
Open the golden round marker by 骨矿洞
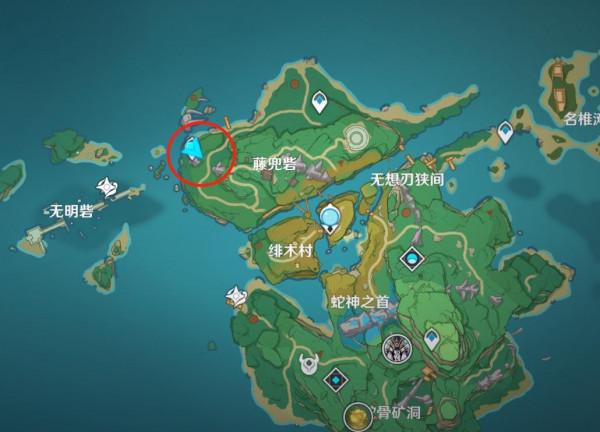pyautogui.click(x=358, y=416)
